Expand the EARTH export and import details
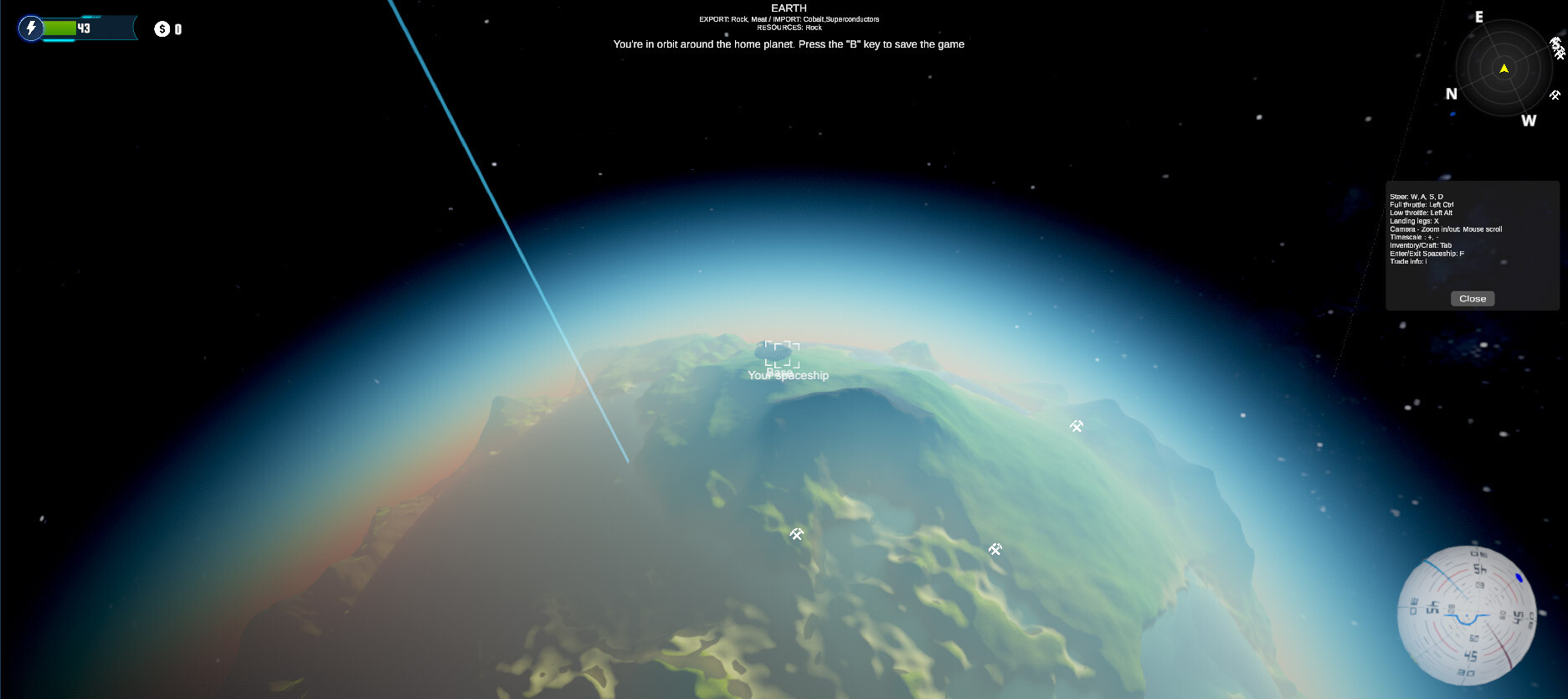This screenshot has height=699, width=1568. pyautogui.click(x=789, y=18)
